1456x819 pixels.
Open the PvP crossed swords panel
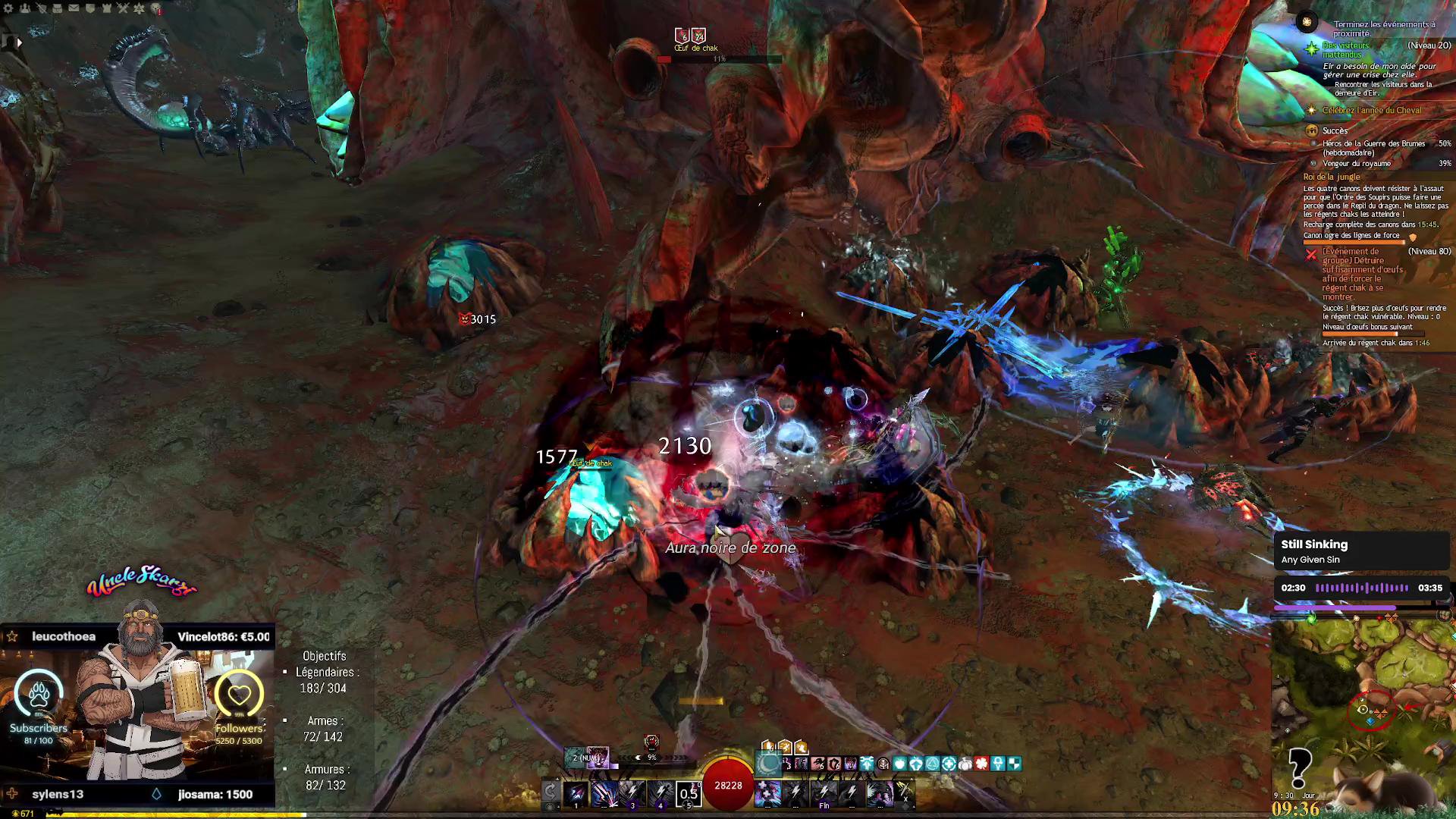pyautogui.click(x=123, y=8)
